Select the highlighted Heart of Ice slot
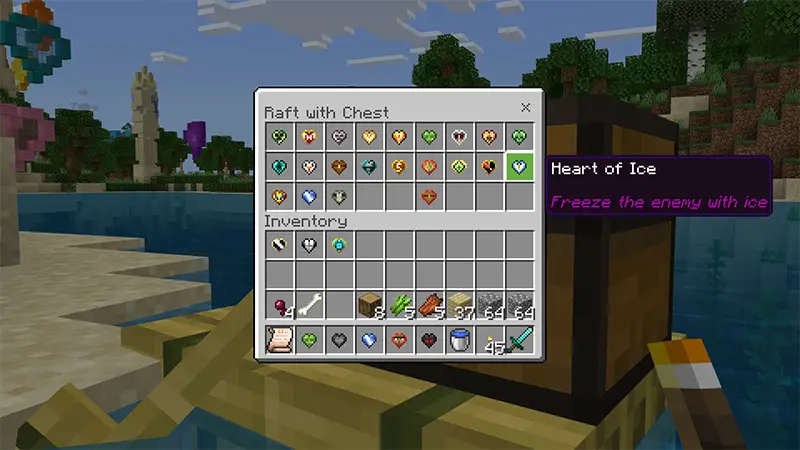This screenshot has width=800, height=450. pos(519,167)
